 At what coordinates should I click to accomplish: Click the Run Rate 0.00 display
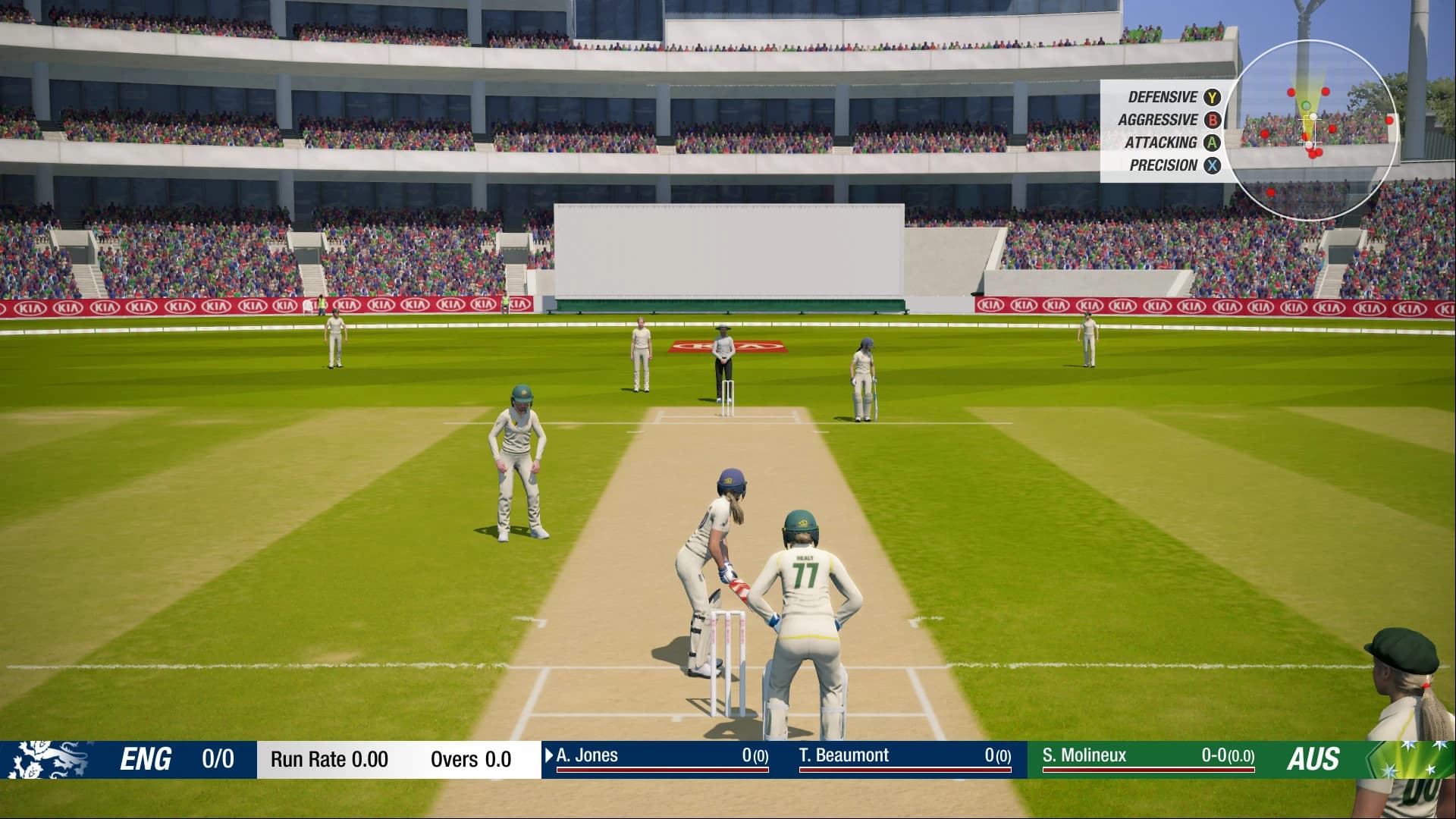click(328, 757)
